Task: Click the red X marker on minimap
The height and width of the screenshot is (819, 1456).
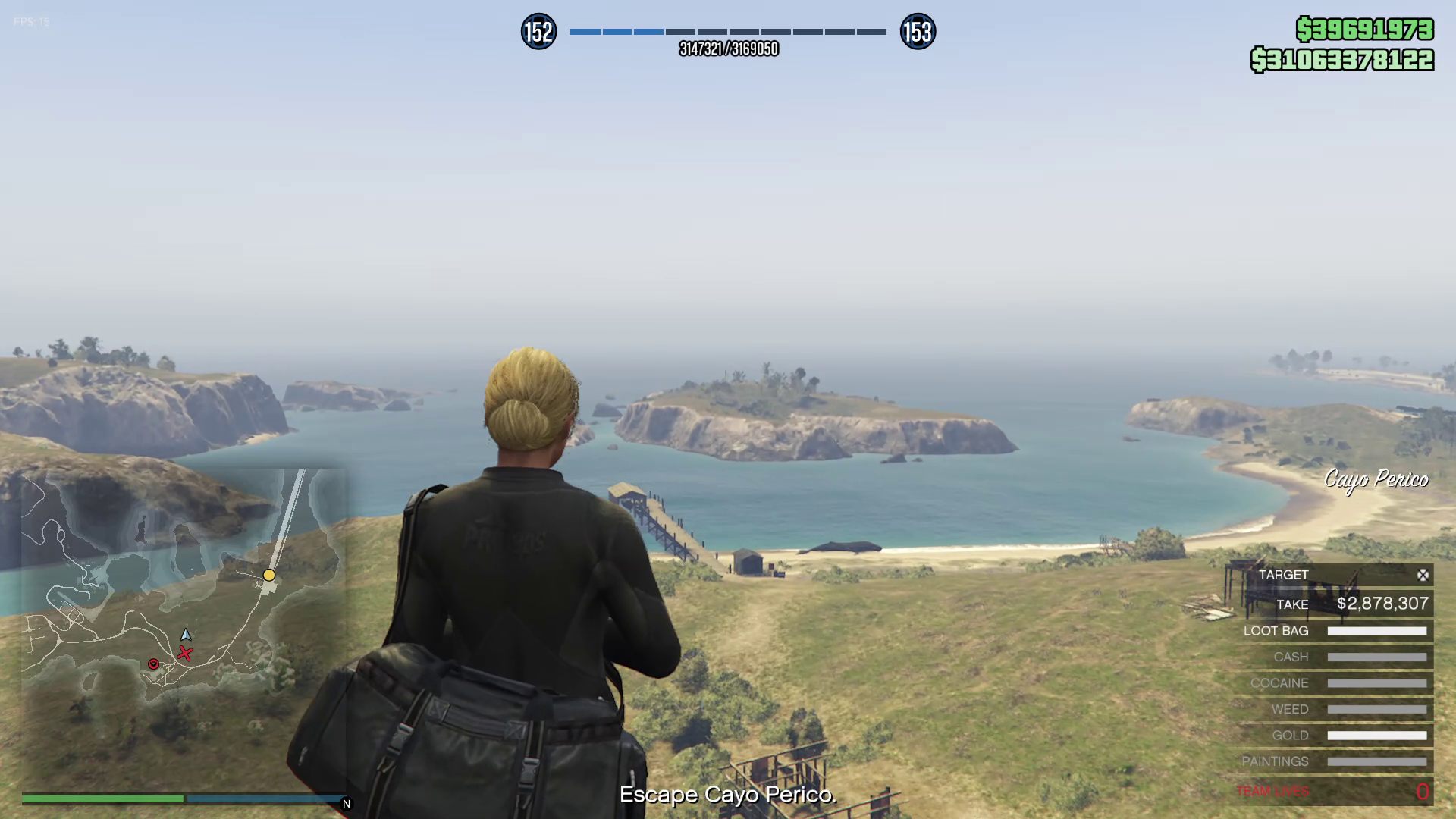Action: (x=185, y=654)
